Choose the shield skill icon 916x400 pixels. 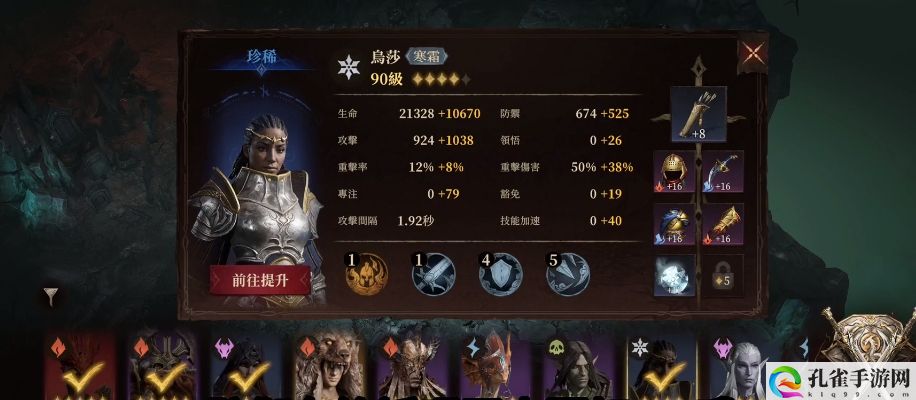[x=500, y=273]
